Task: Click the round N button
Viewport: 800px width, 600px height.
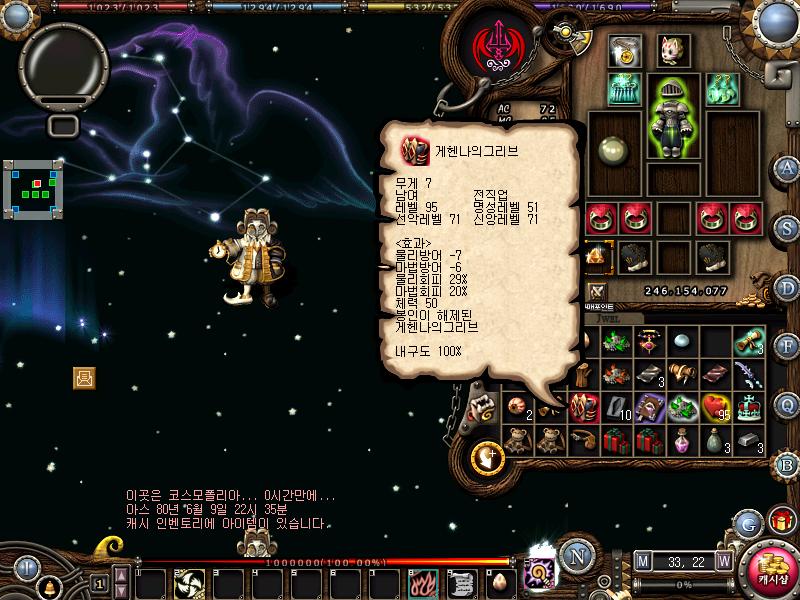Action: pos(574,556)
